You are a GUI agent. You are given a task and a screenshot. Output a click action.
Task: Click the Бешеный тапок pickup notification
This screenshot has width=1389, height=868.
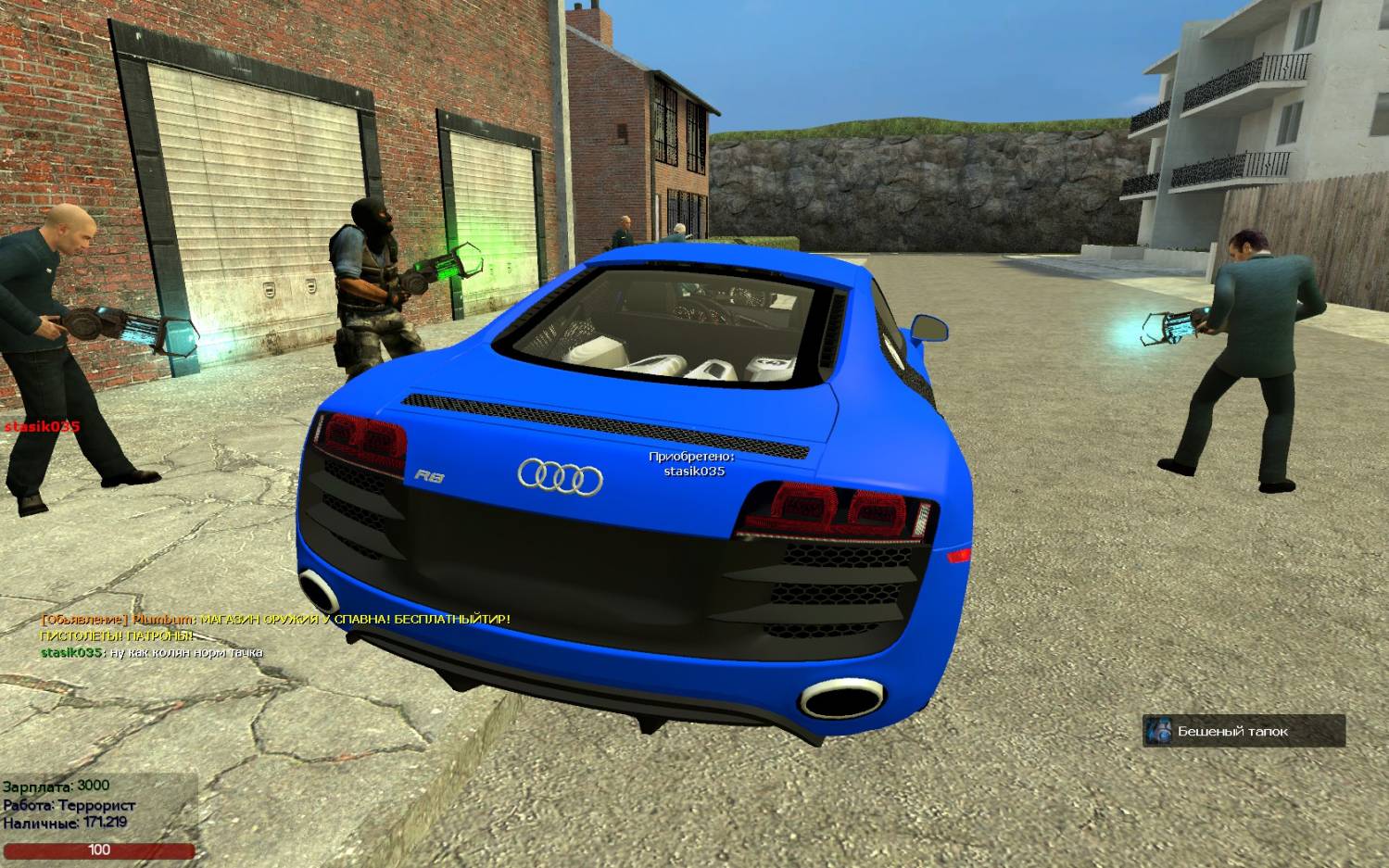tap(1243, 731)
